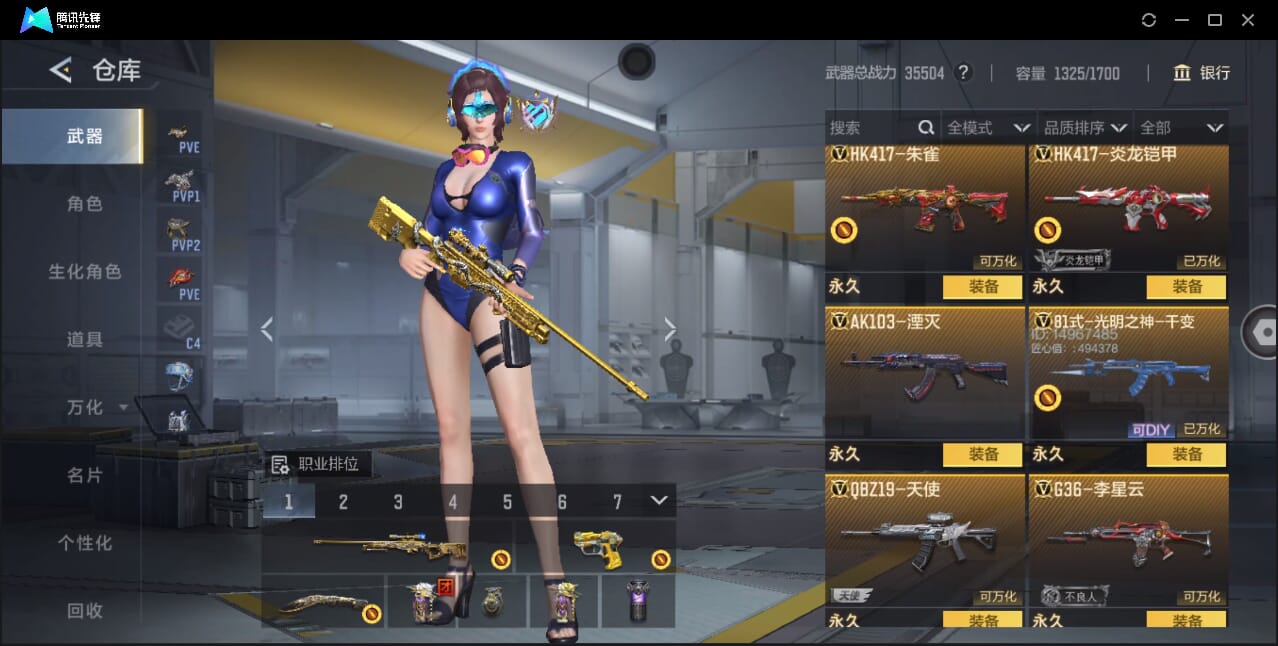This screenshot has width=1278, height=646.
Task: Equip the AK103-湮灭 rifle
Action: (x=983, y=455)
